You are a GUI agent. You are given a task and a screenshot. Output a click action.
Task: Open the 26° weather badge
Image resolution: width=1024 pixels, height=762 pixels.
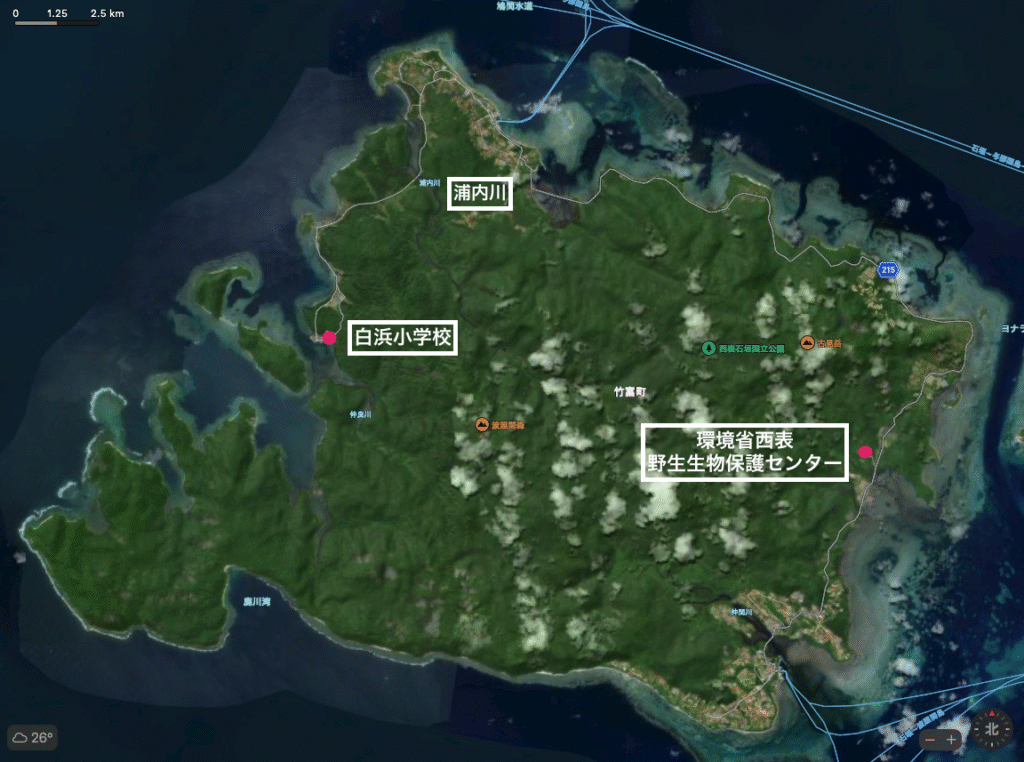pos(32,738)
